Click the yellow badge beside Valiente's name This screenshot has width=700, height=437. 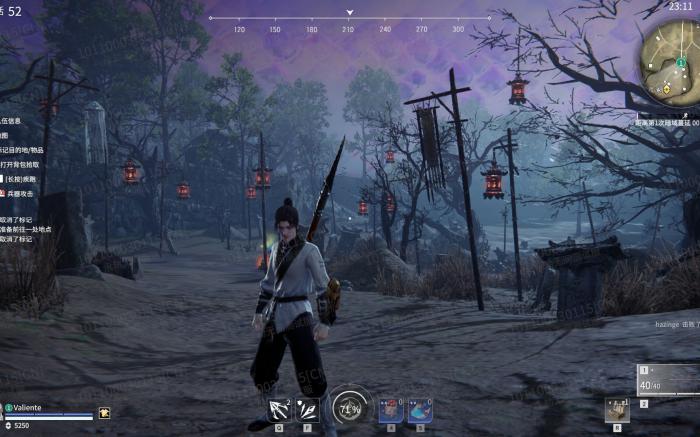tap(104, 411)
